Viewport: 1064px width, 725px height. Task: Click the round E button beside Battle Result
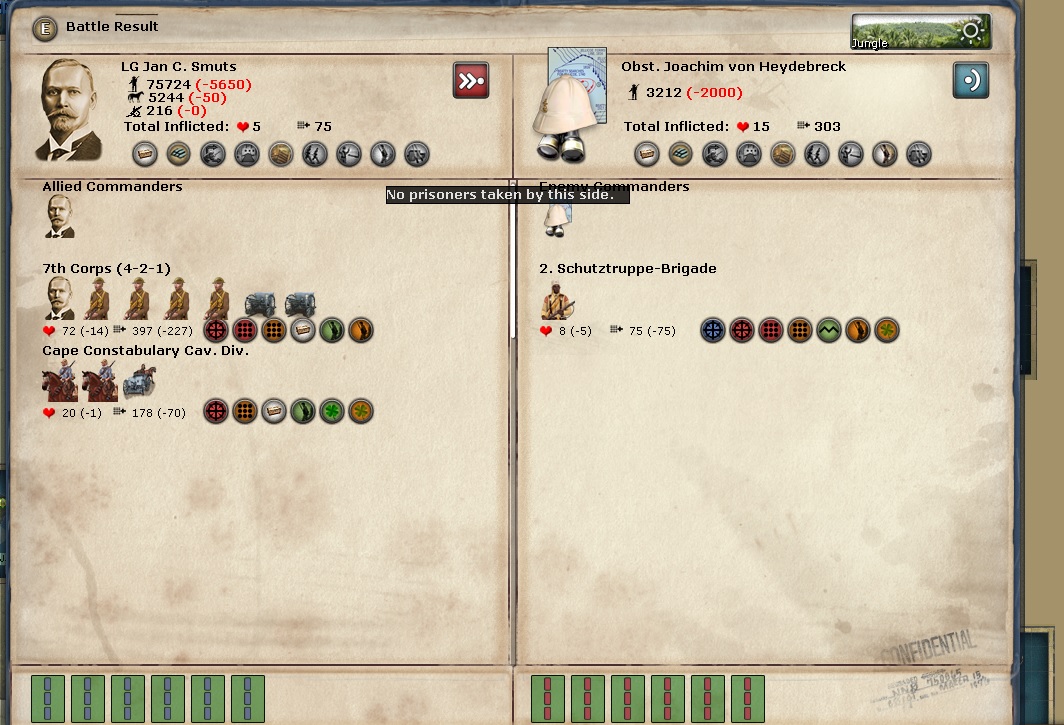[x=44, y=28]
